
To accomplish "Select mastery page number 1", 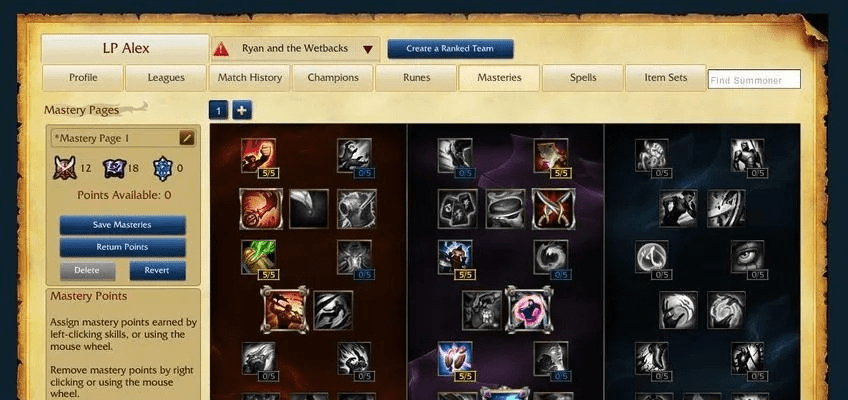I will (x=219, y=110).
